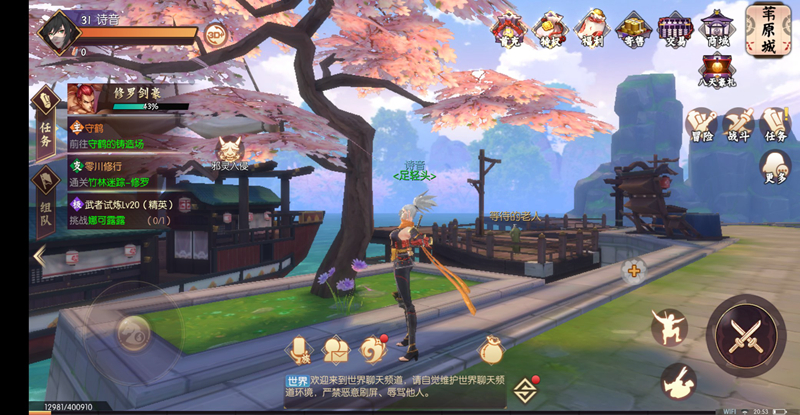This screenshot has height=415, width=800.
Task: Open the 寄售 consignment icon
Action: click(x=631, y=30)
